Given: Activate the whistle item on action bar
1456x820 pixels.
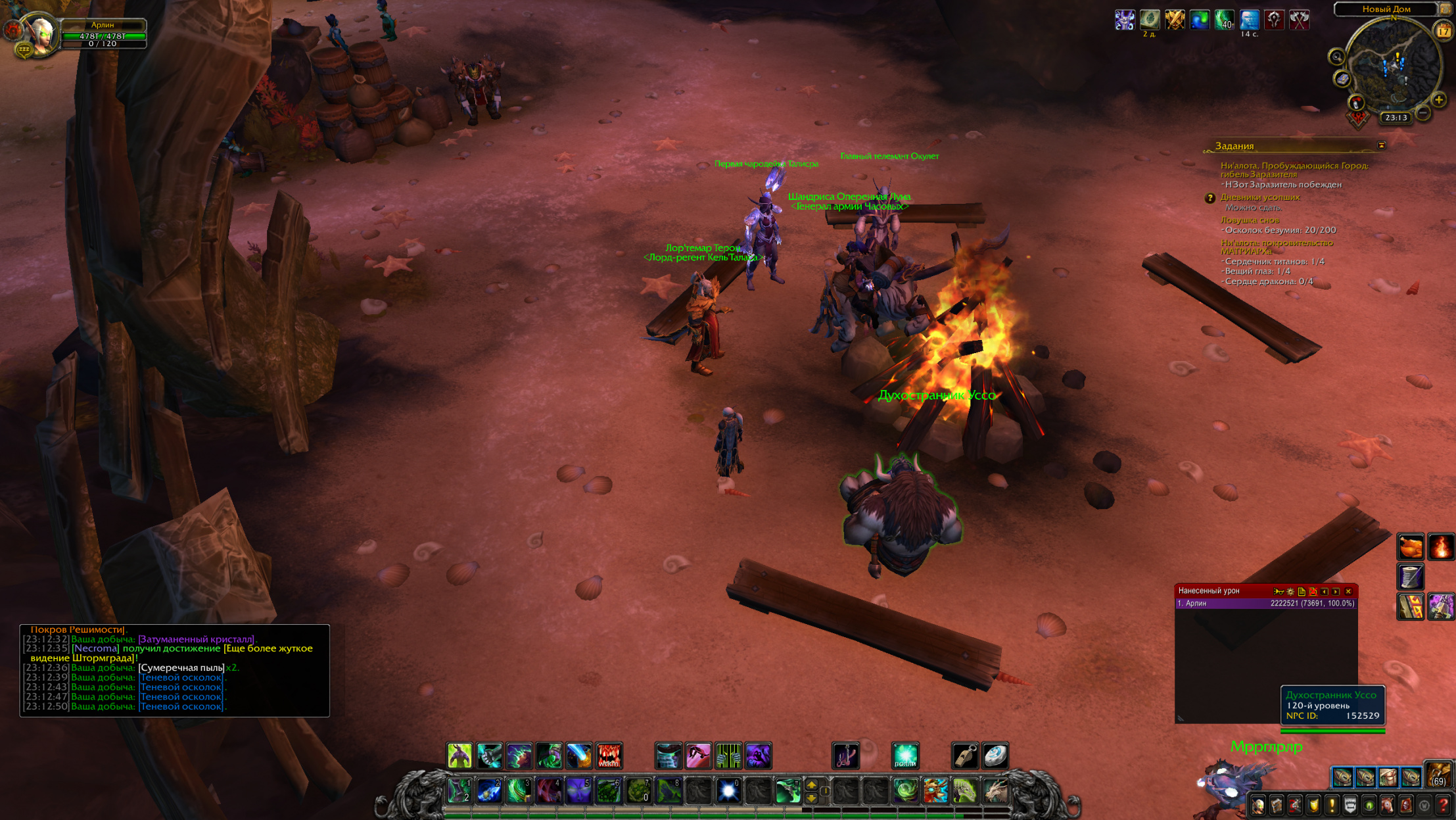Looking at the screenshot, I should tap(965, 756).
